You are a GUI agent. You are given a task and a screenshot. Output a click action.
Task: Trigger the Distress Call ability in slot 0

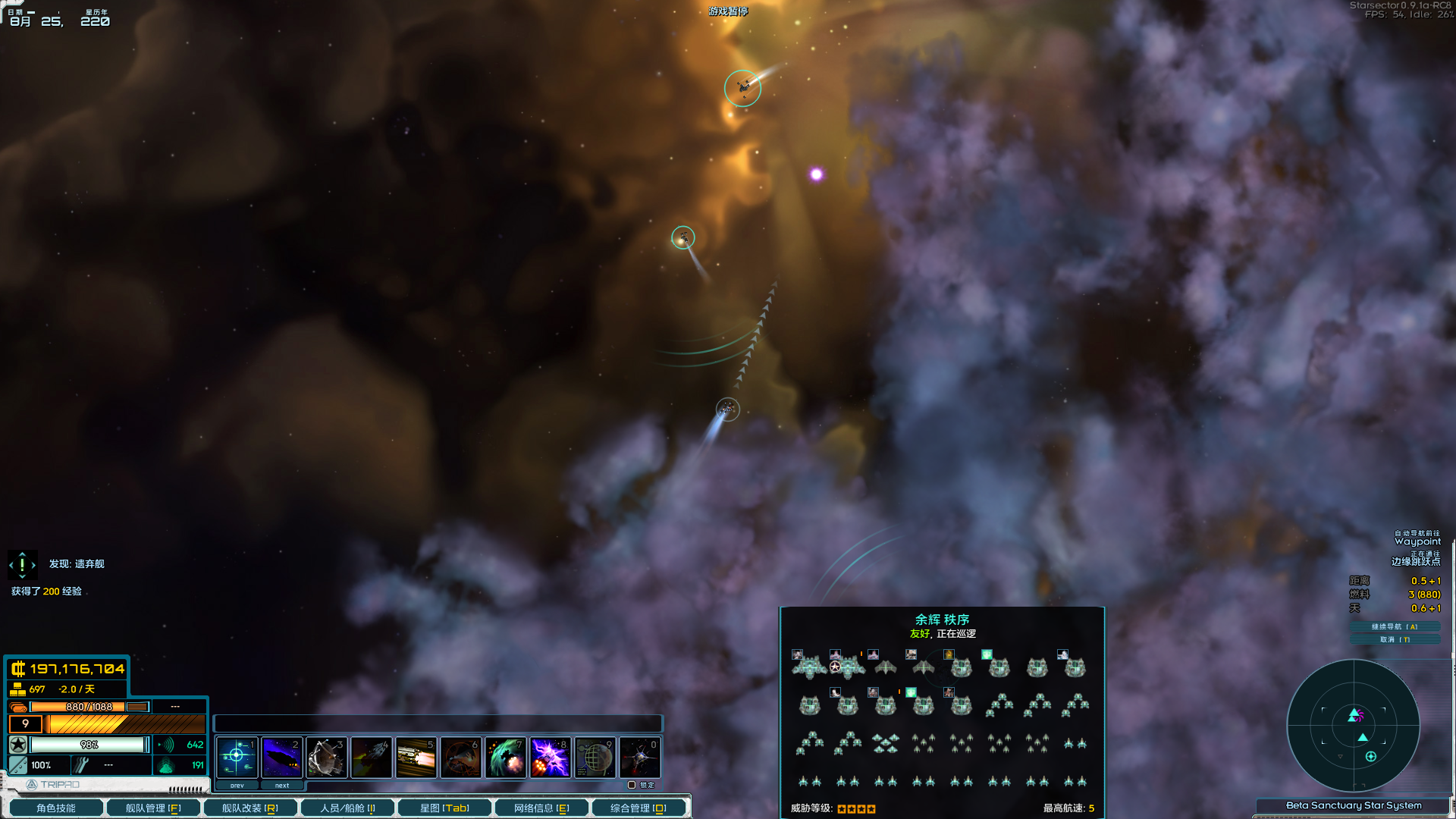pyautogui.click(x=640, y=757)
